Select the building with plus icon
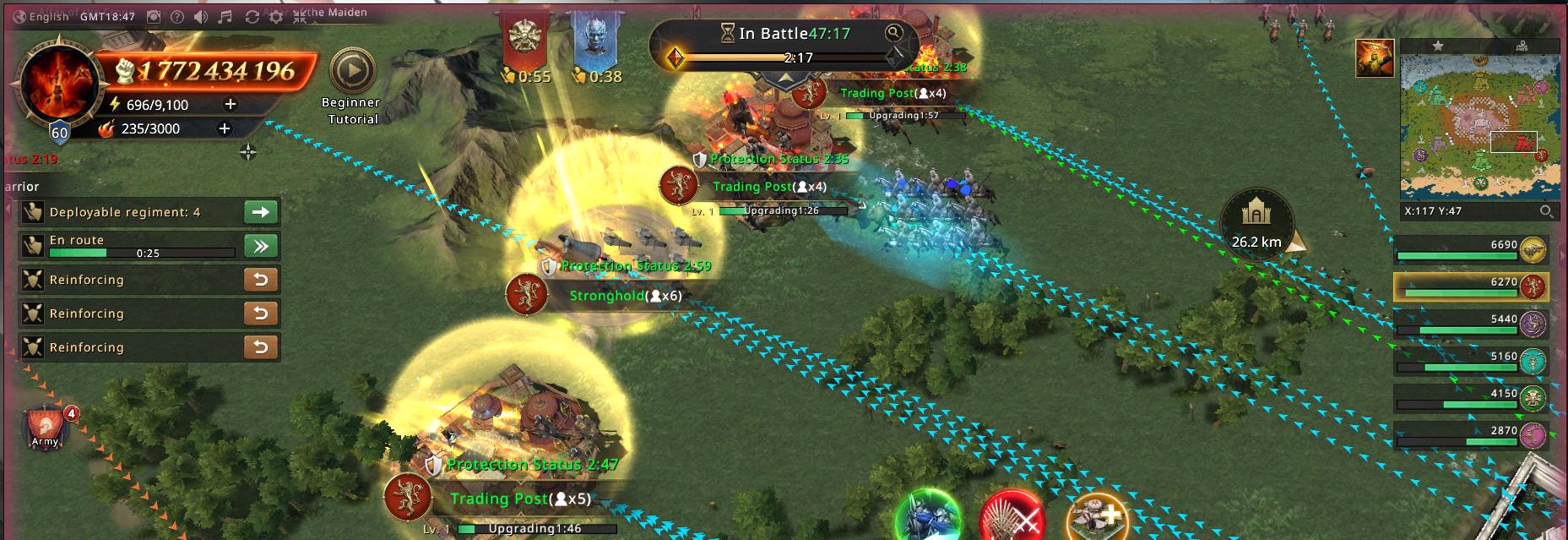Viewport: 1568px width, 540px height. click(1096, 517)
